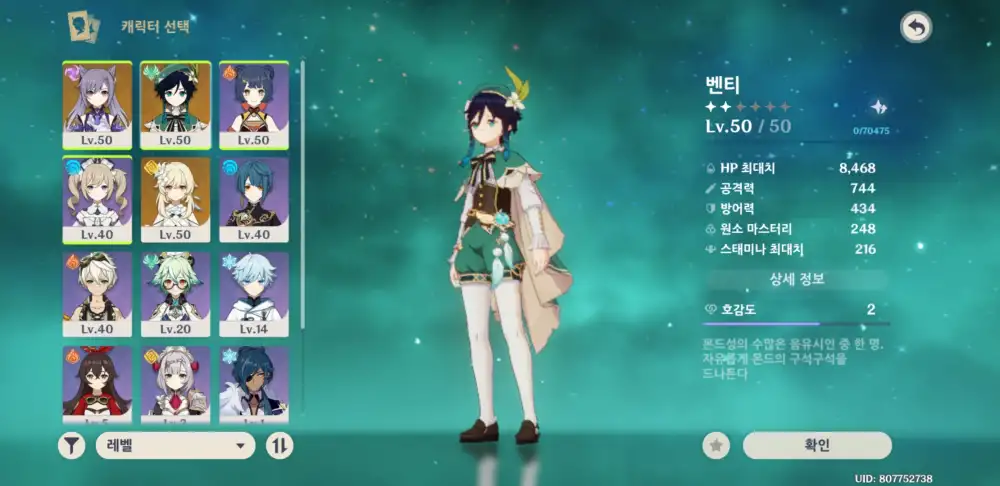
Task: Open the filter funnel button
Action: pos(71,446)
